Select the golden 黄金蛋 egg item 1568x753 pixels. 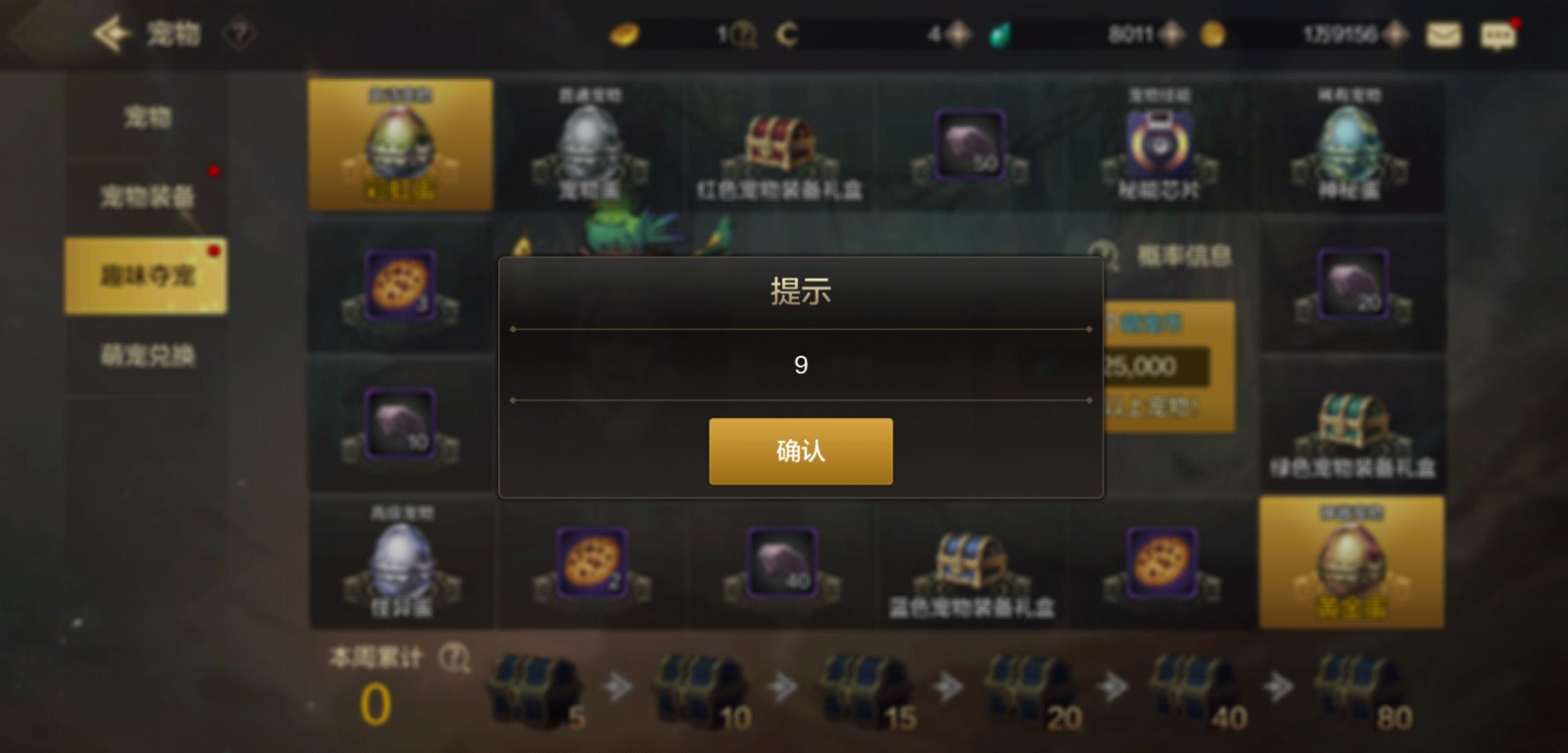[1350, 565]
